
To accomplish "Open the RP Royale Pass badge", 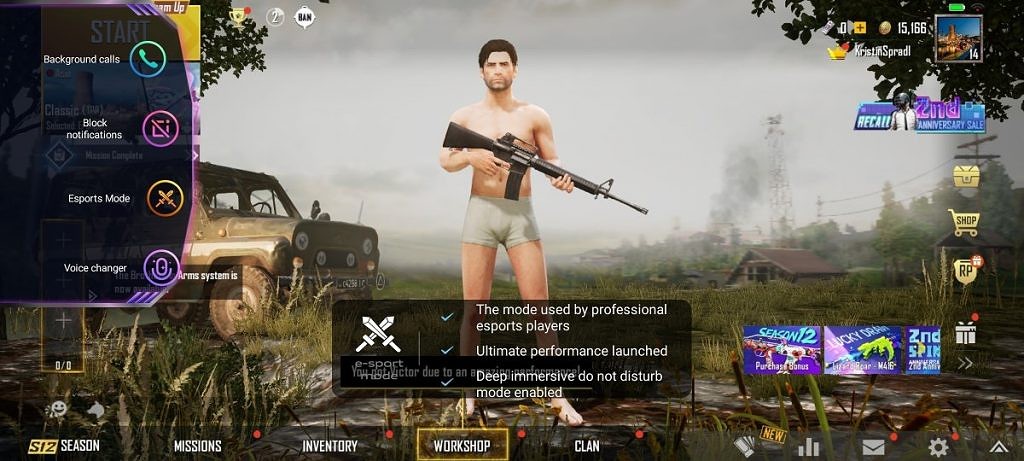I will coord(964,270).
